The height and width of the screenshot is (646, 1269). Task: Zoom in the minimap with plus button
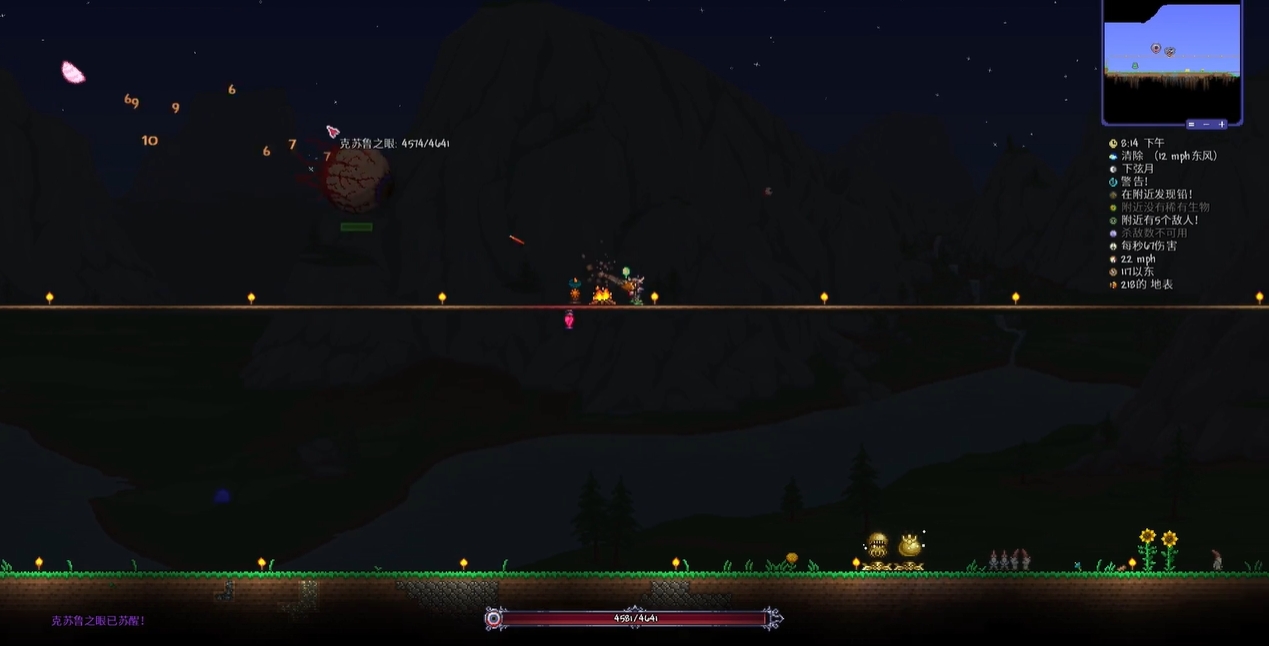(1221, 124)
